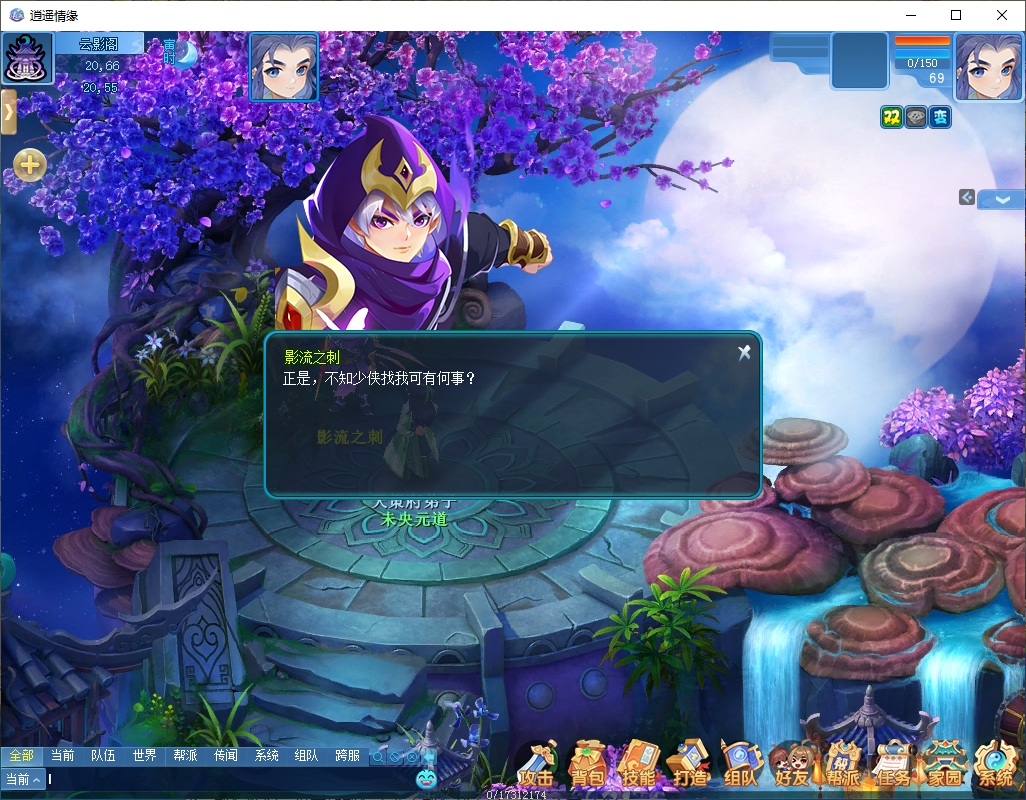The width and height of the screenshot is (1026, 800).
Task: Open the 任务 quest log
Action: coord(893,767)
